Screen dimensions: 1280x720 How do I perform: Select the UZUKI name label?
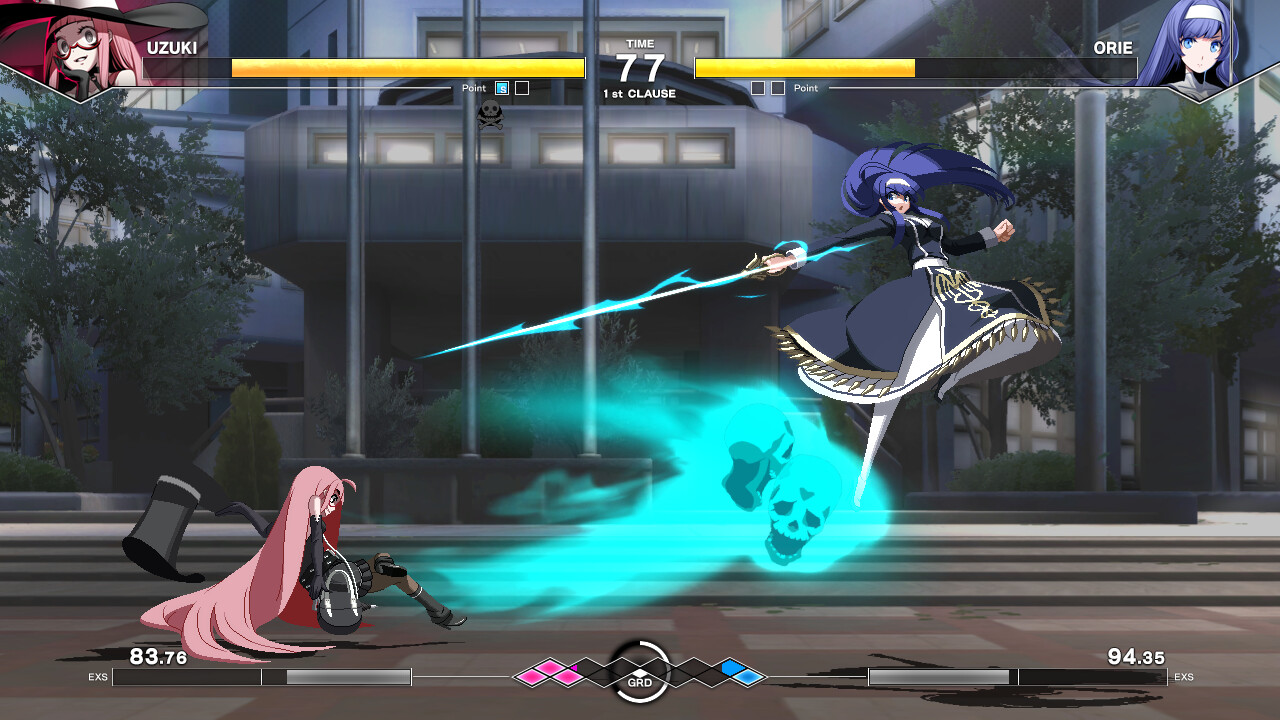click(x=170, y=47)
